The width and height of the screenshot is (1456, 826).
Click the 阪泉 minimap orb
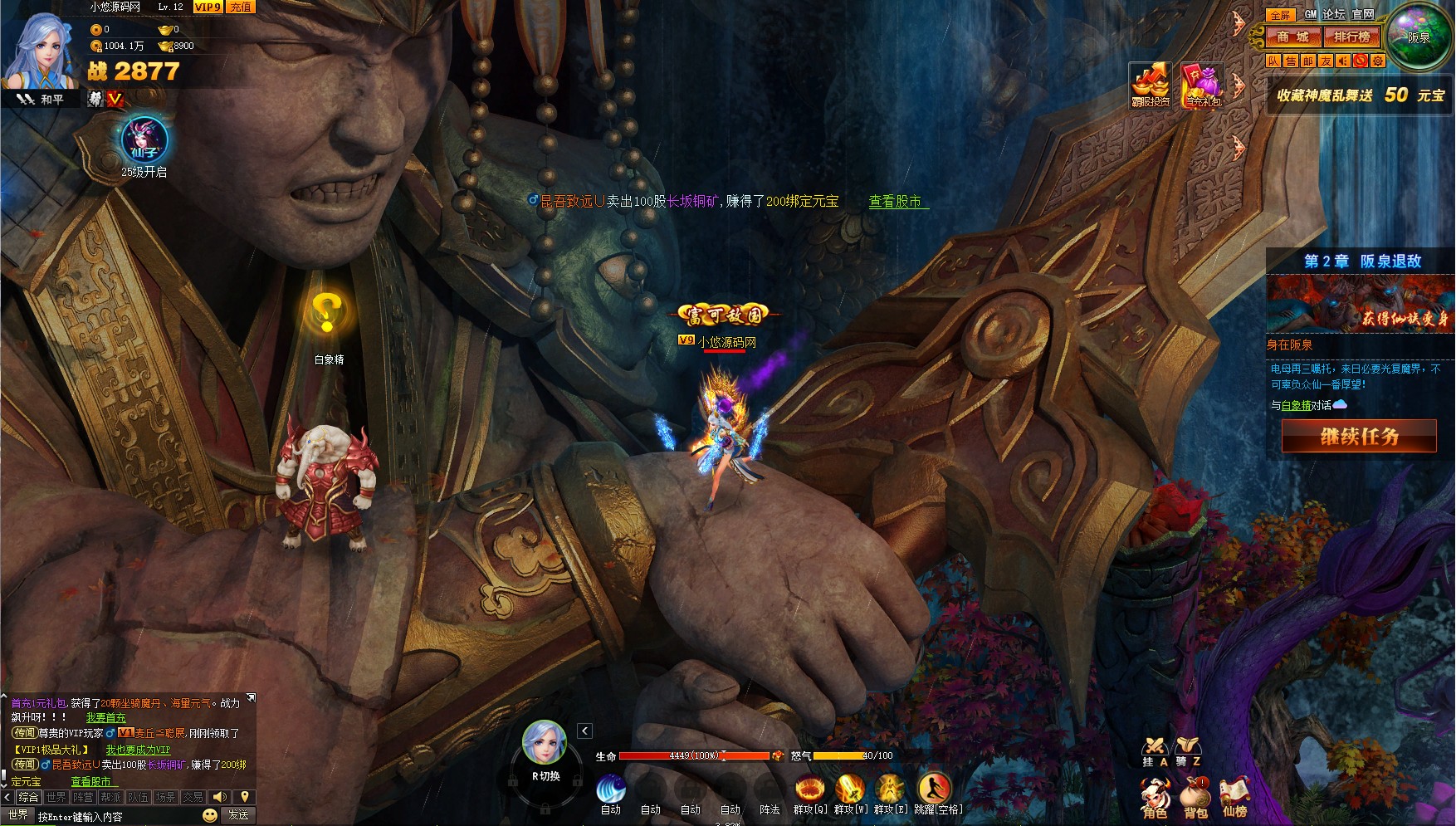(1419, 37)
